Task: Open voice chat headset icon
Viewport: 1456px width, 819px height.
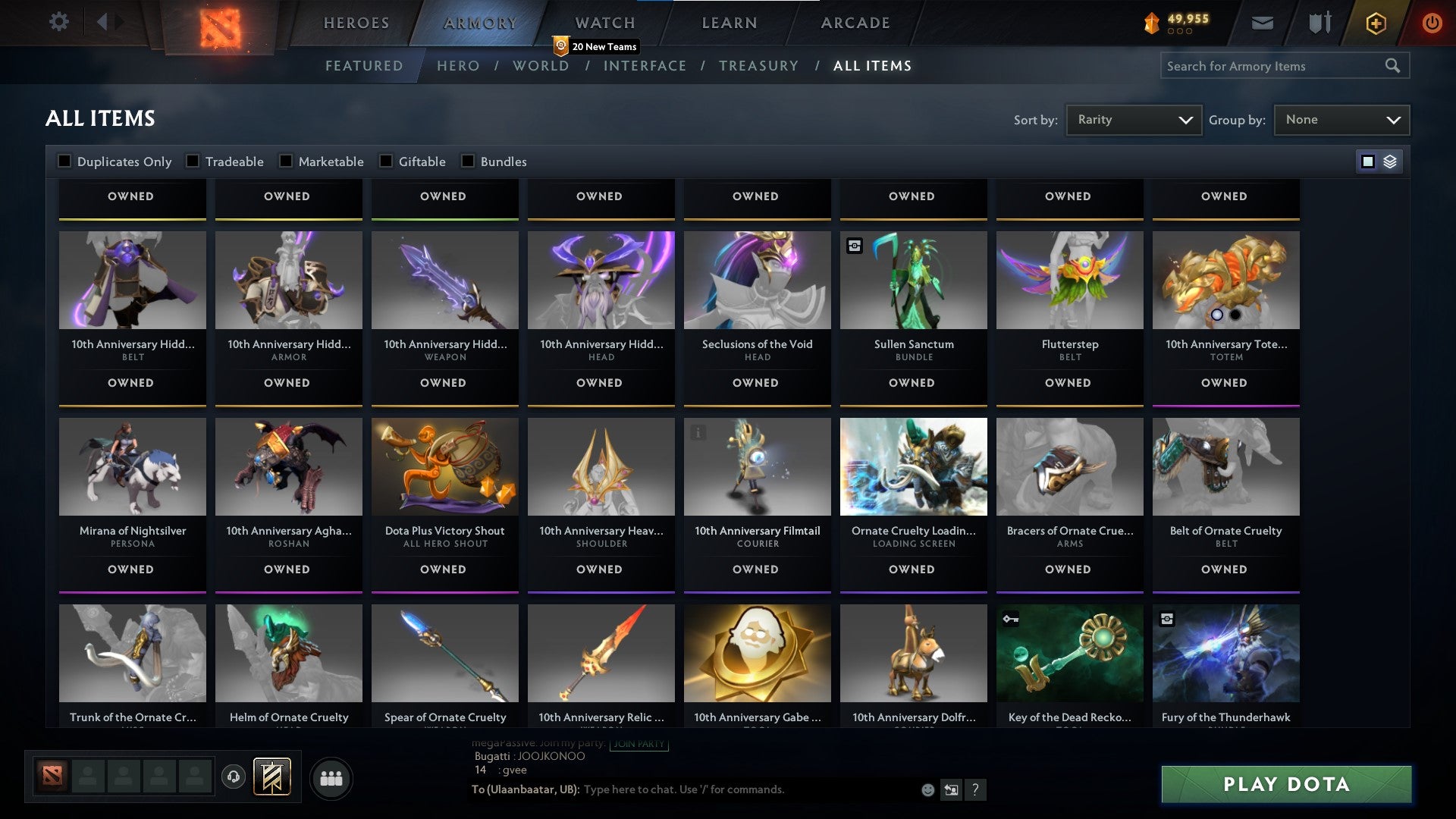Action: 234,777
